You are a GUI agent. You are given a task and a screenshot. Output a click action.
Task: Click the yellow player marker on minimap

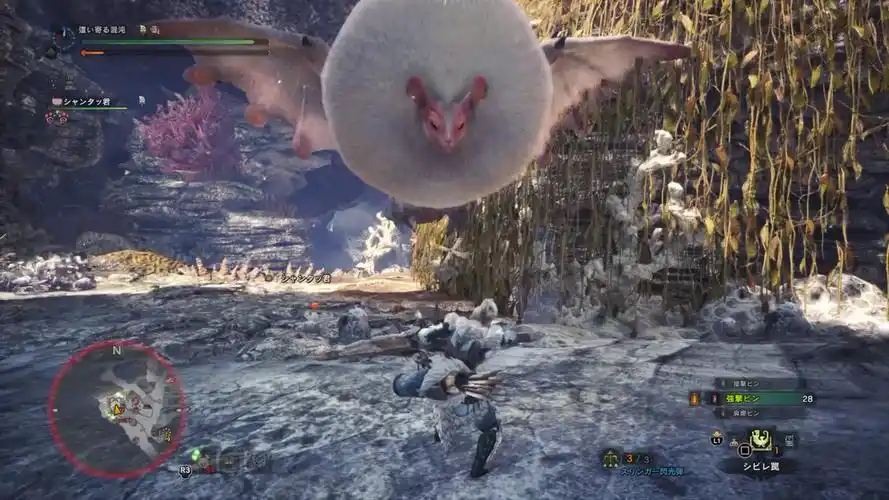[116, 407]
